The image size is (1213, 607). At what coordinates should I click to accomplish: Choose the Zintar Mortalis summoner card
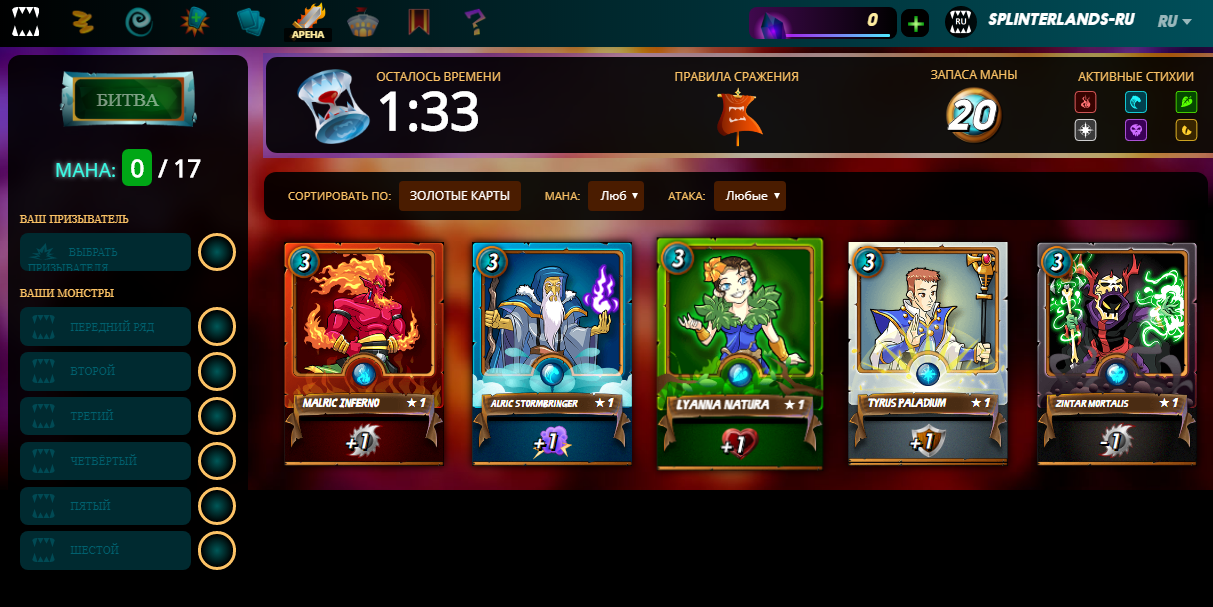tap(1116, 353)
